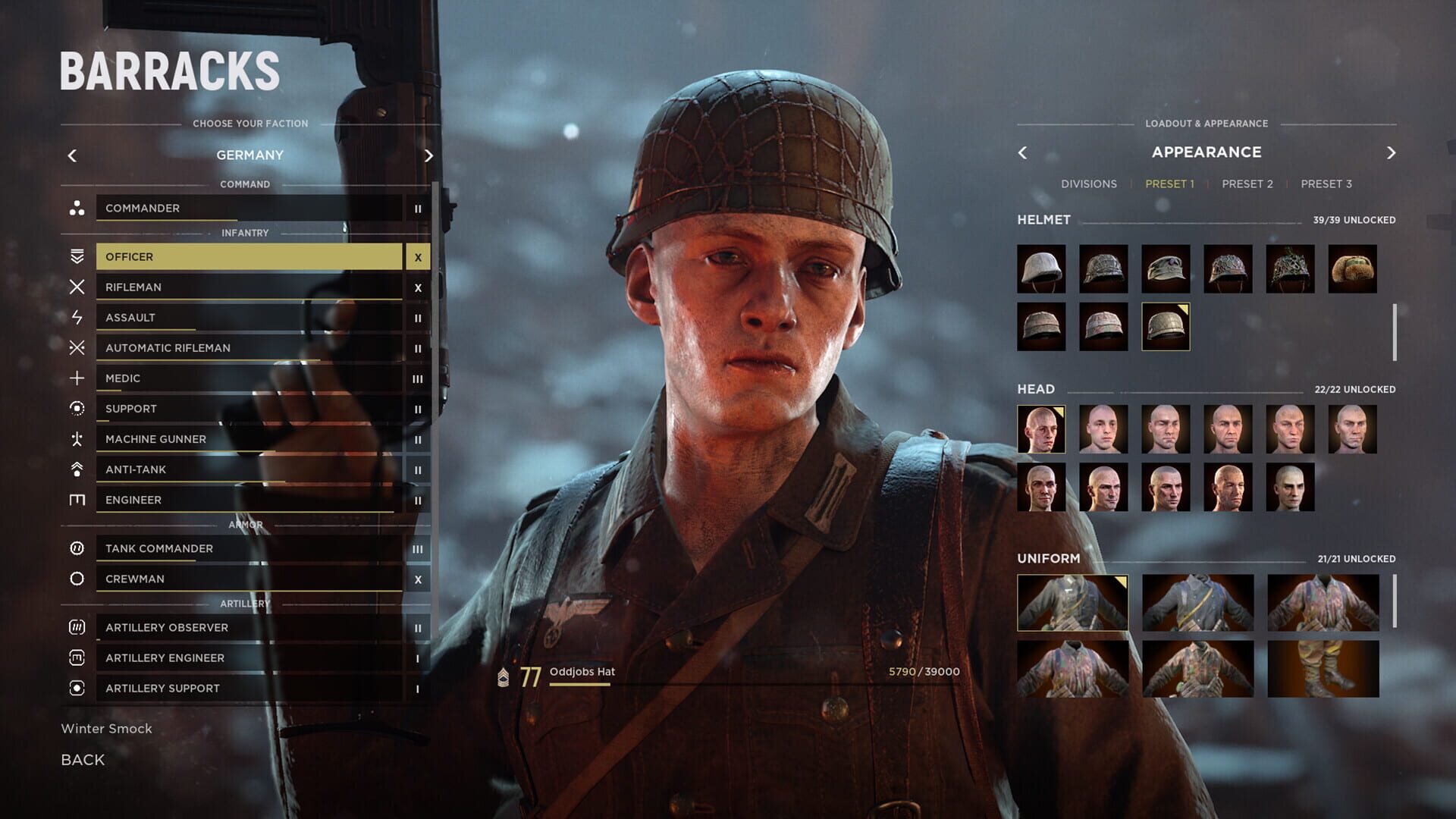The width and height of the screenshot is (1456, 819).
Task: Select the Engineer role icon
Action: coord(76,499)
